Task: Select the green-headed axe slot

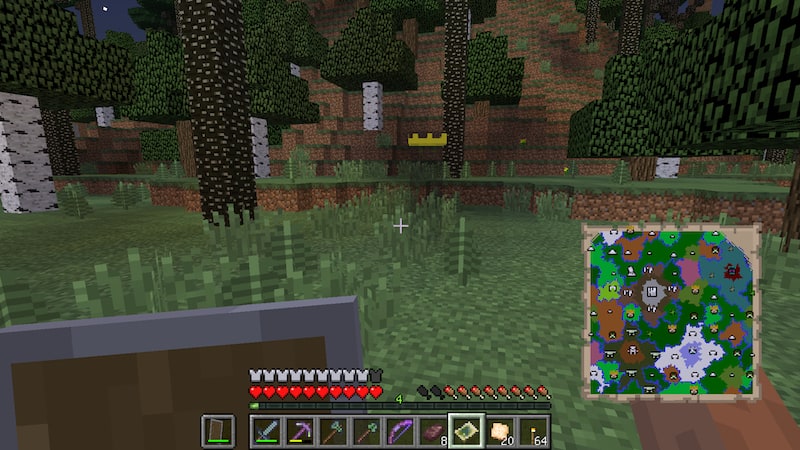Action: (x=332, y=431)
